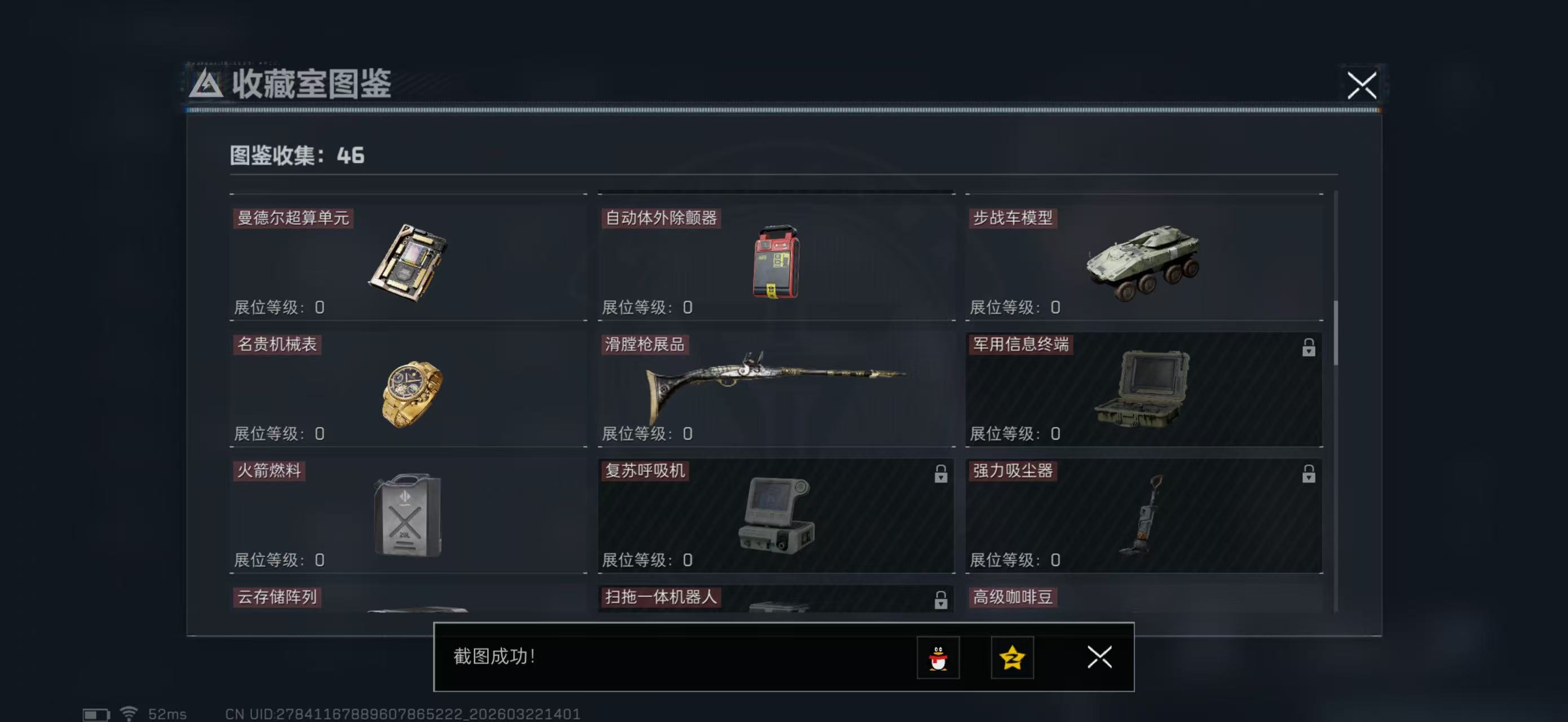
Task: Click the lock icon on 扫拖一体机器人
Action: [x=940, y=599]
